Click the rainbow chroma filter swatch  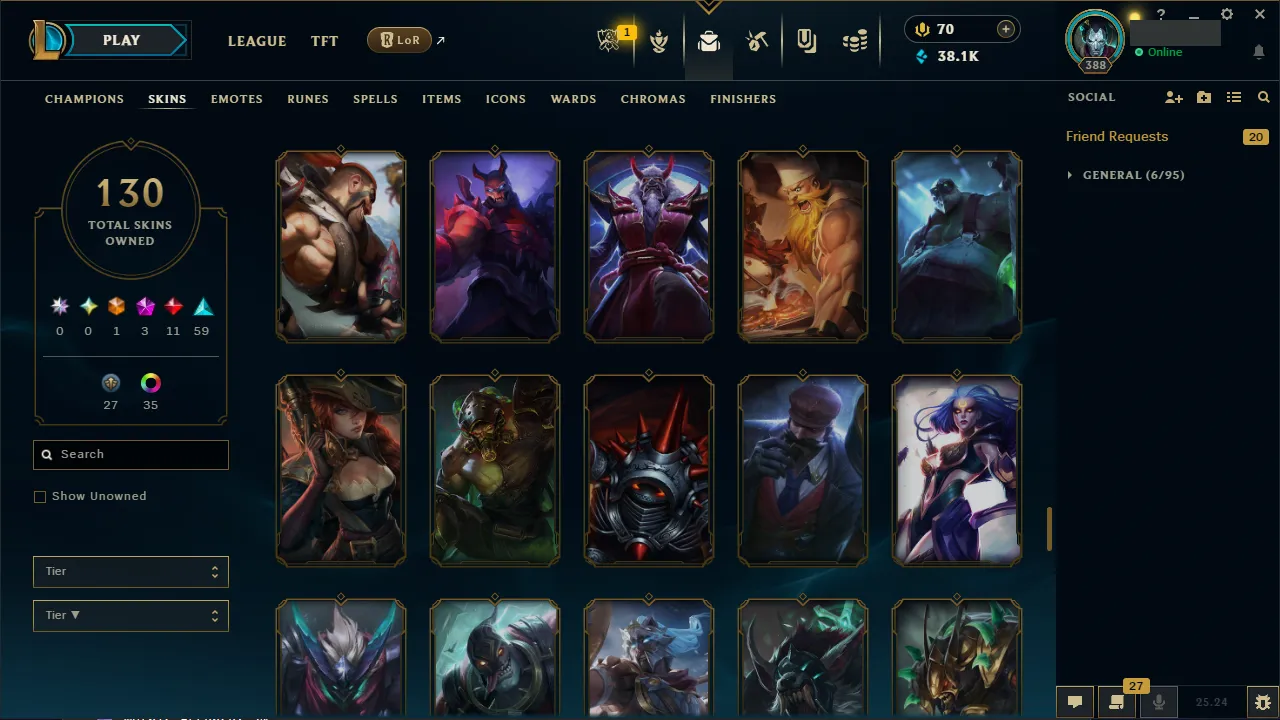[x=150, y=383]
